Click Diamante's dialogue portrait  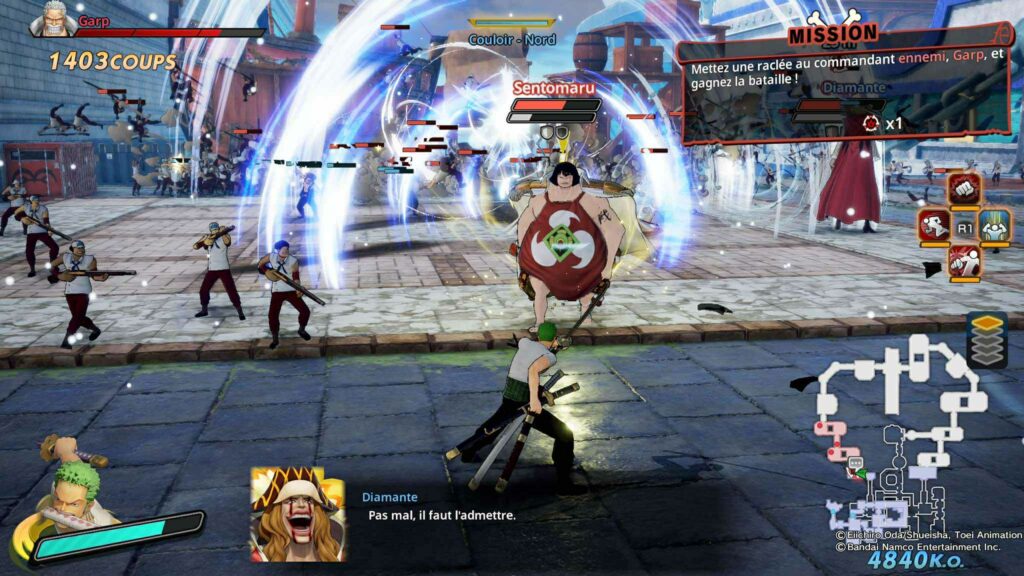[x=297, y=513]
